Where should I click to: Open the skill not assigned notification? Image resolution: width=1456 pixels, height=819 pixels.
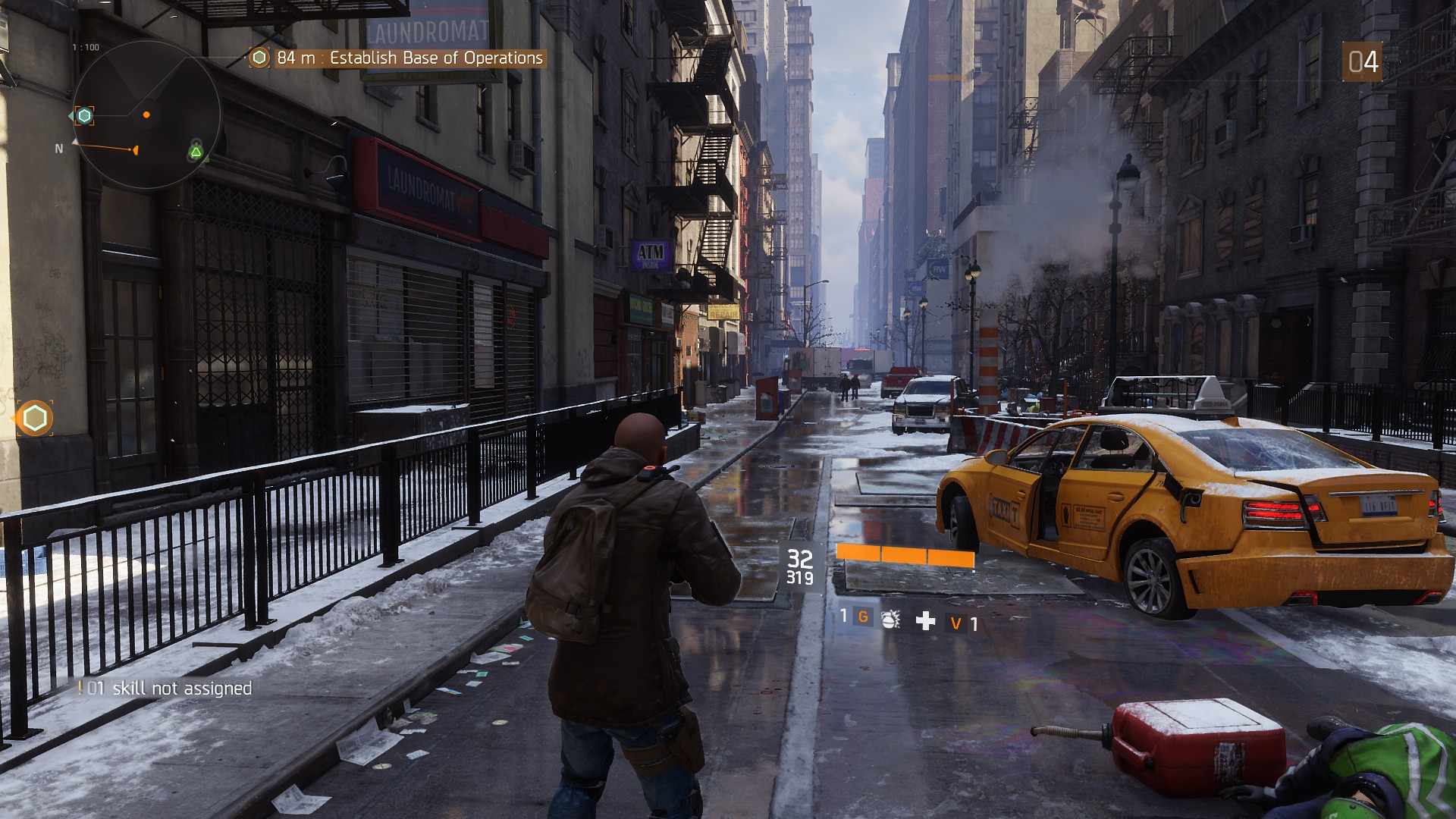(x=167, y=688)
